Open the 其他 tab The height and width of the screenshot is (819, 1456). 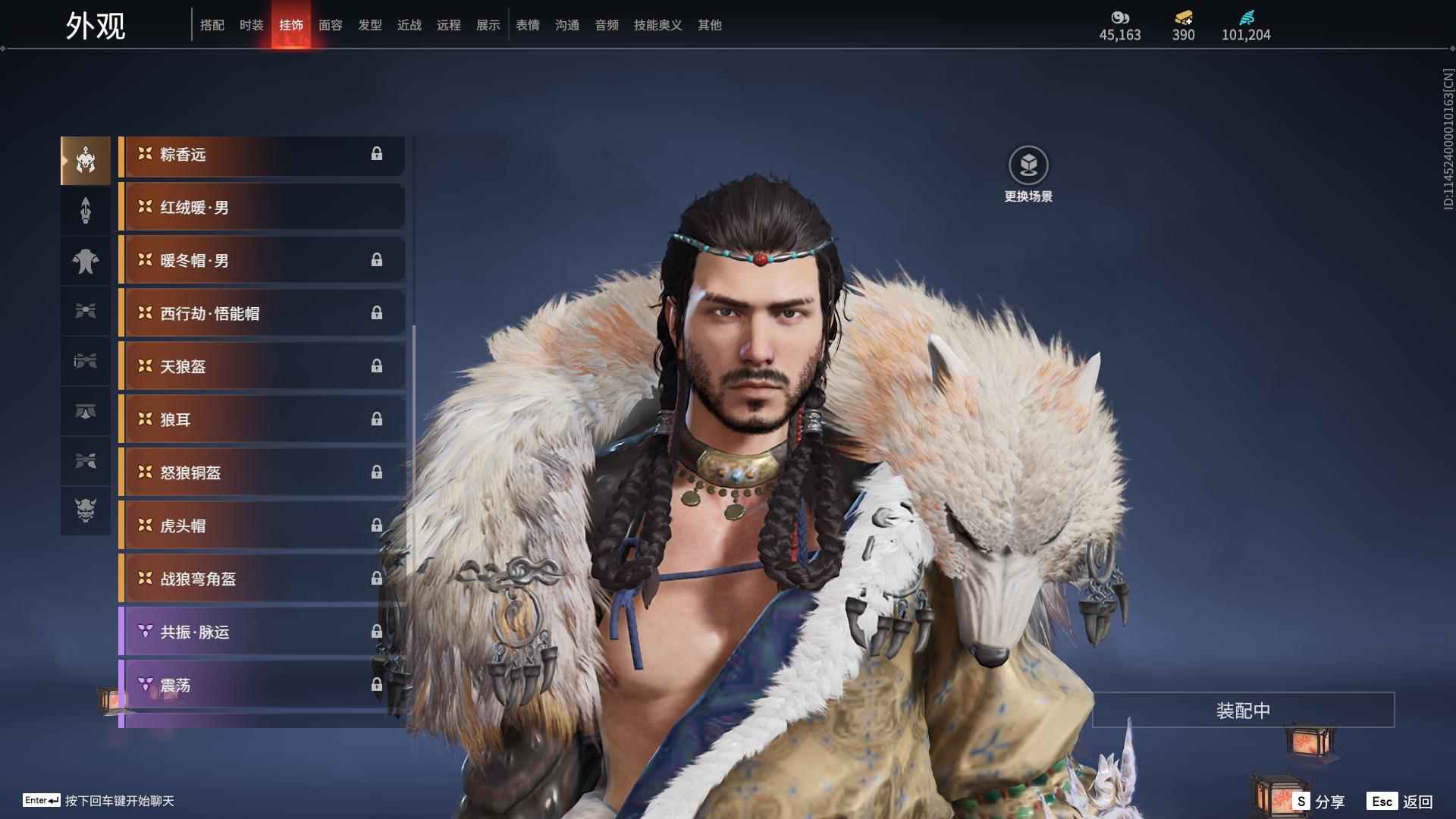tap(709, 25)
